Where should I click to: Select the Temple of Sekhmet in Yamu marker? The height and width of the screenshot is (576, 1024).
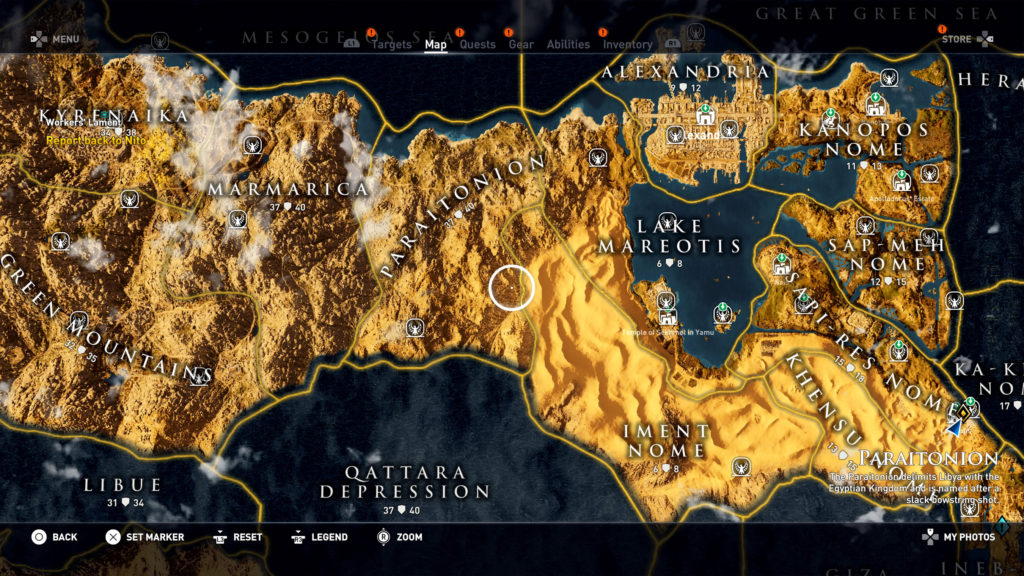[x=664, y=318]
